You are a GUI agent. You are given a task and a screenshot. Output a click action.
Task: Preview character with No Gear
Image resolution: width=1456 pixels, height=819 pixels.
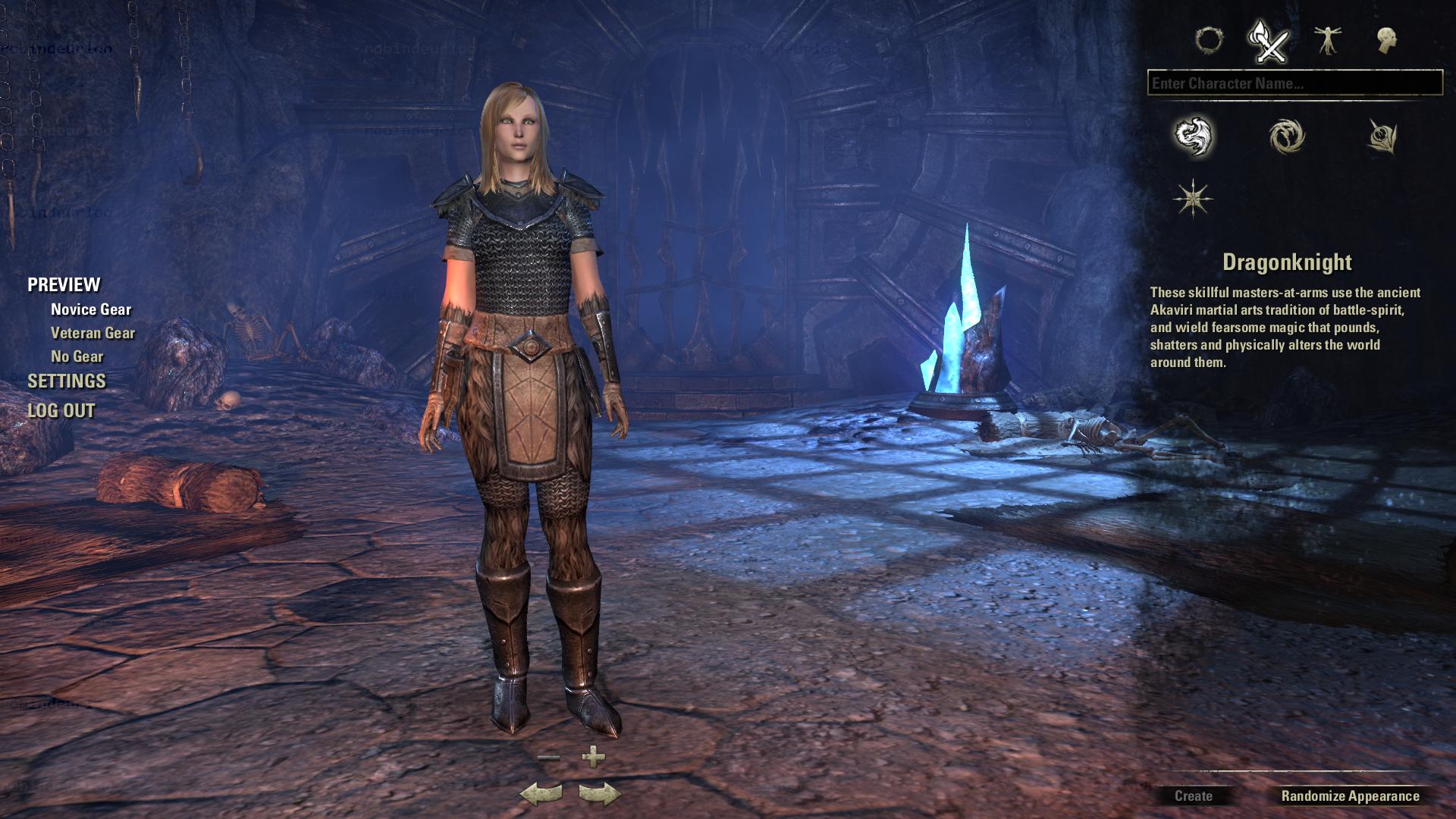[x=77, y=356]
